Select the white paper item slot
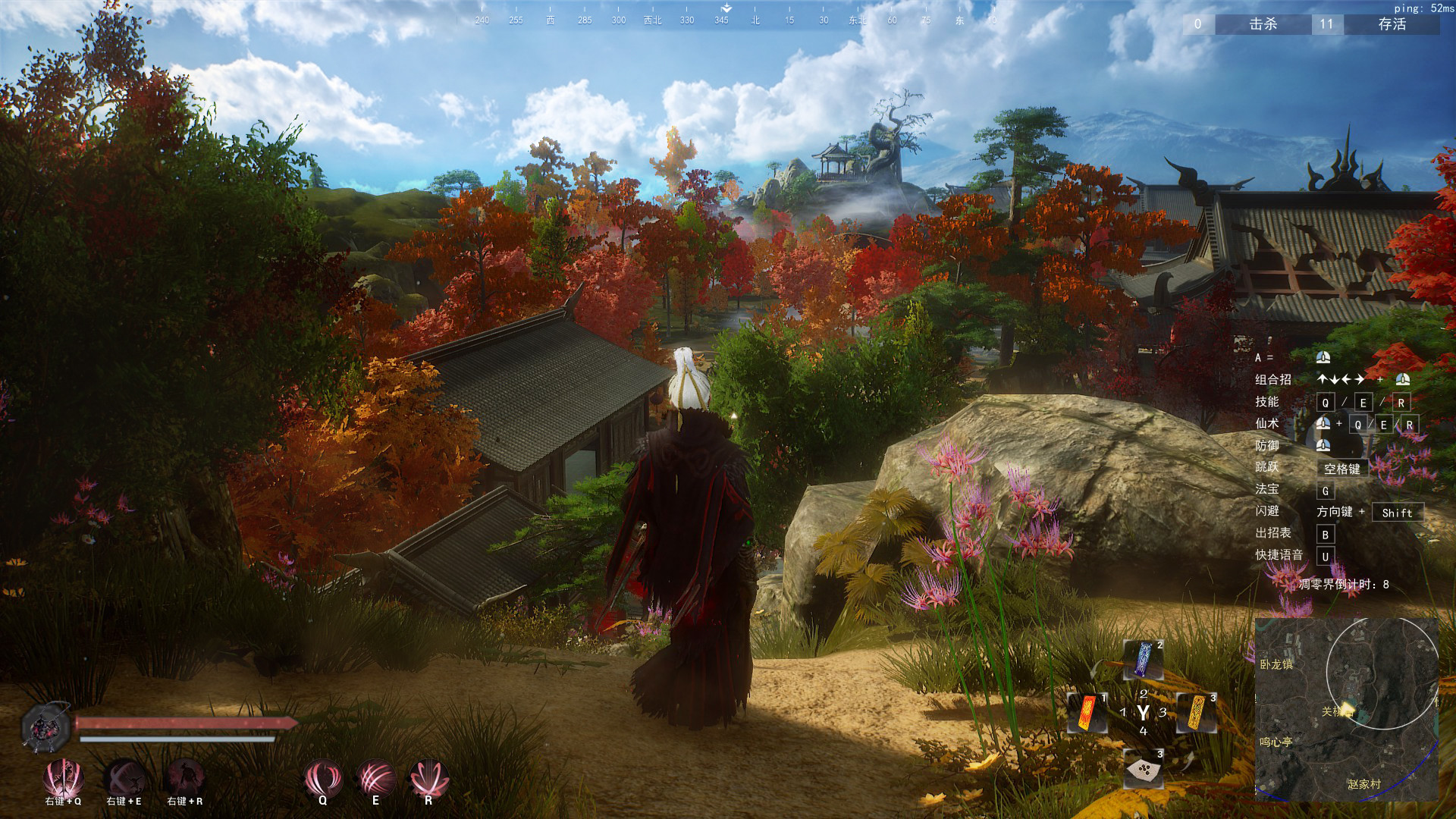Screen dimensions: 1456x819 pyautogui.click(x=1143, y=770)
